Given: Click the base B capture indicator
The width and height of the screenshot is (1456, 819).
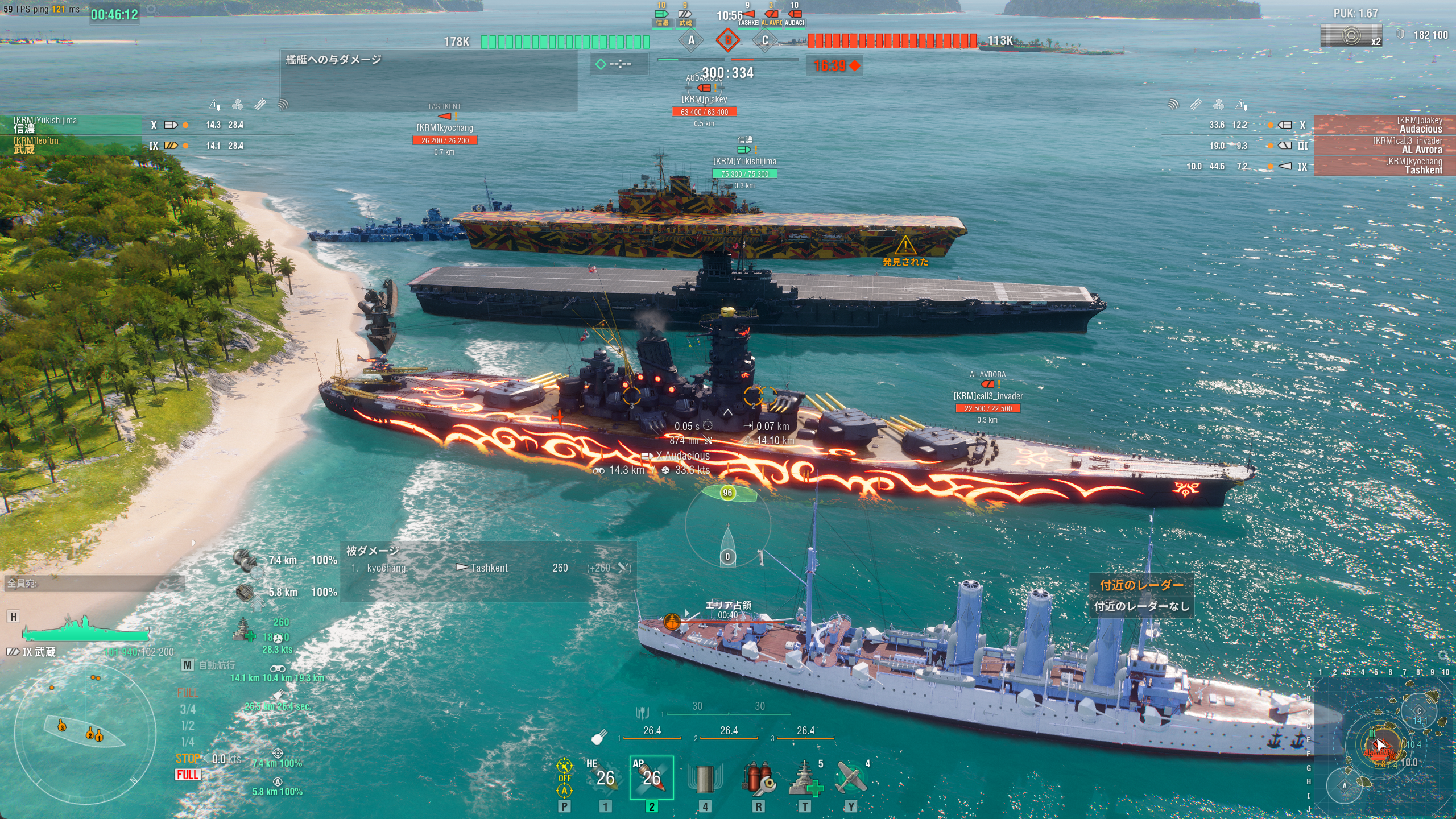Looking at the screenshot, I should [x=727, y=40].
